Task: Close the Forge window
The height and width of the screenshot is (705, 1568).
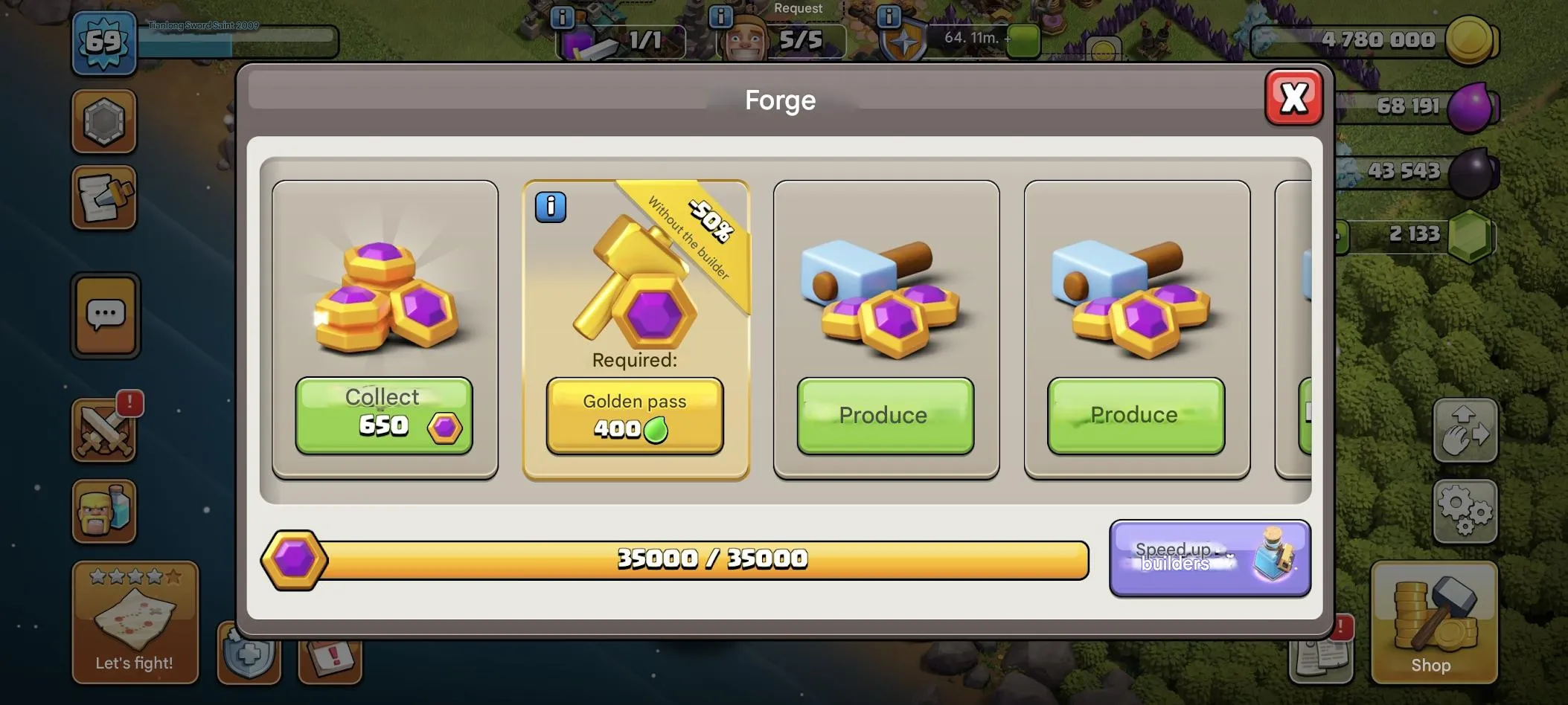Action: [1295, 97]
